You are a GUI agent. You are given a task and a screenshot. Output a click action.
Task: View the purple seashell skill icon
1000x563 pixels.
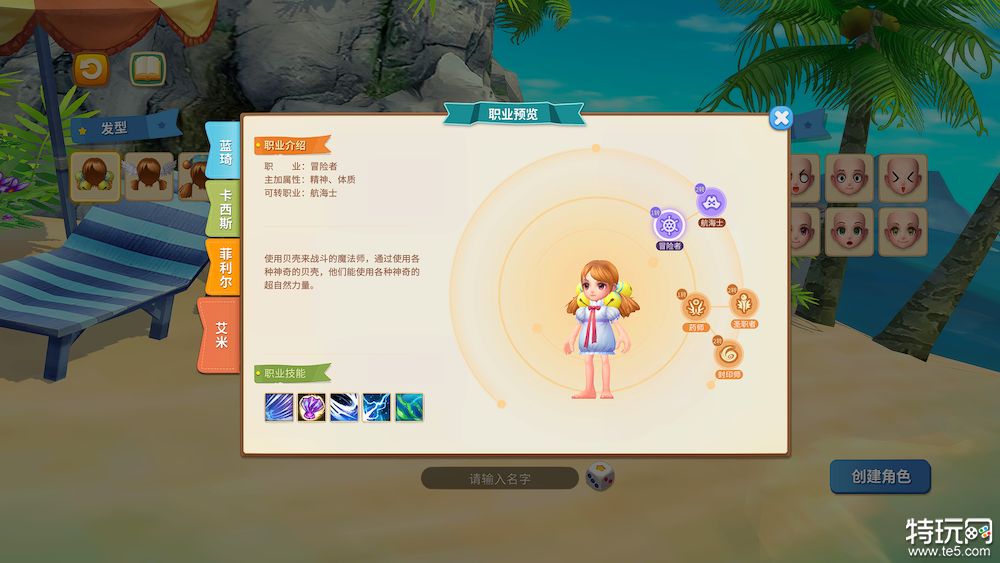click(x=312, y=407)
